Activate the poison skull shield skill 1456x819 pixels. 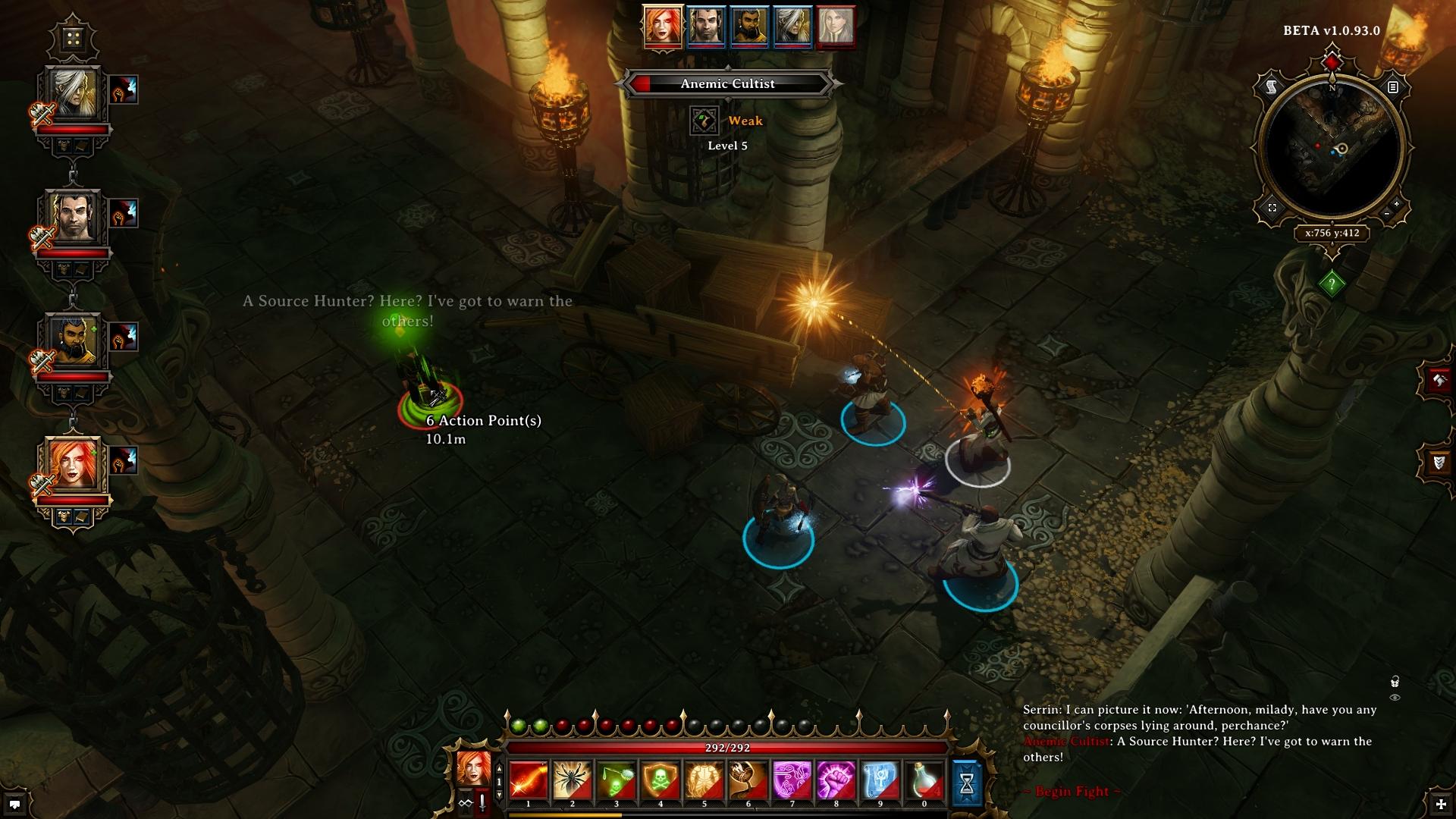(x=661, y=780)
